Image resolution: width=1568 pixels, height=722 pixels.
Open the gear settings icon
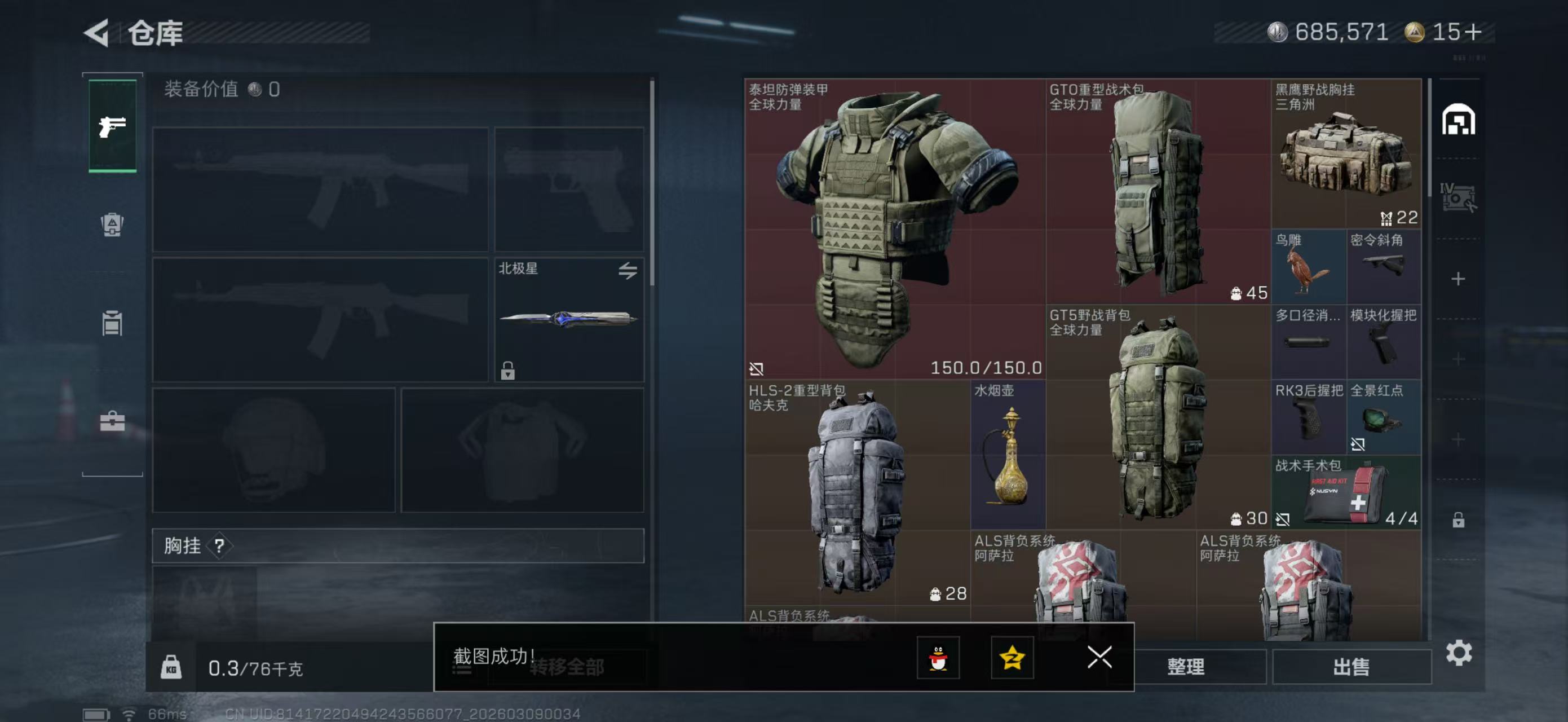(x=1459, y=653)
